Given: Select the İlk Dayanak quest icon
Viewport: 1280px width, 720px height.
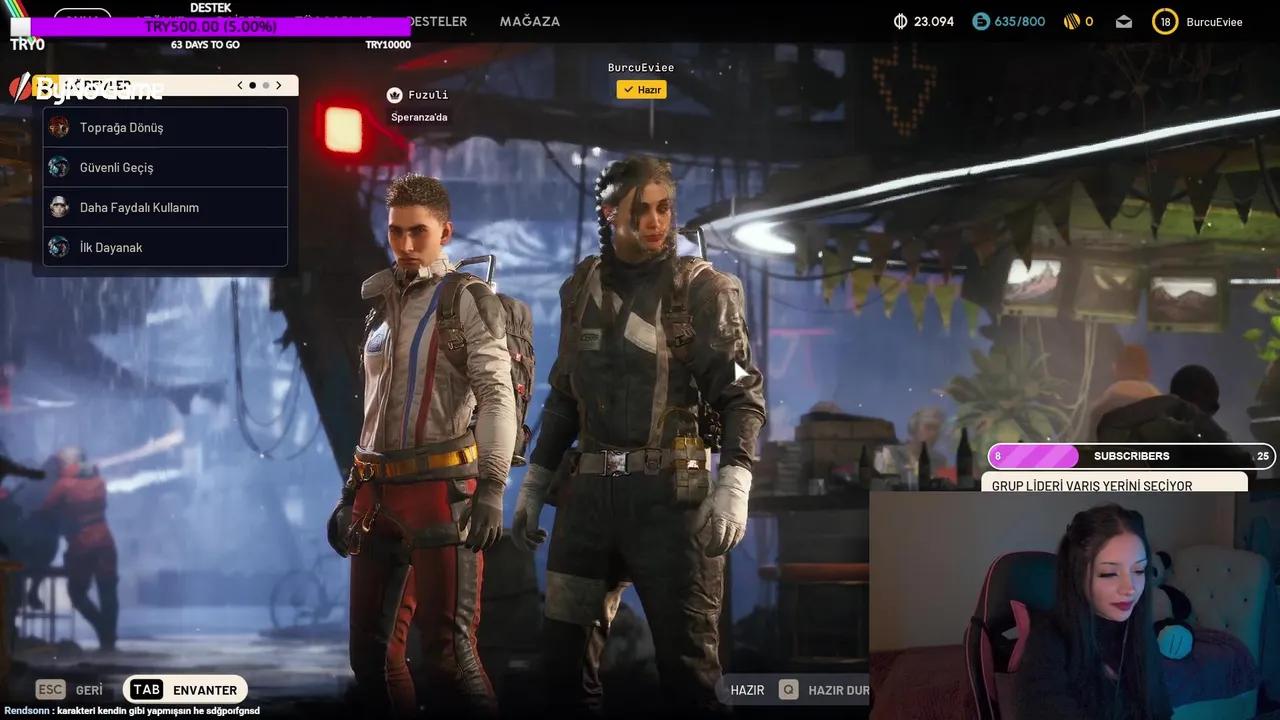Looking at the screenshot, I should coord(59,247).
